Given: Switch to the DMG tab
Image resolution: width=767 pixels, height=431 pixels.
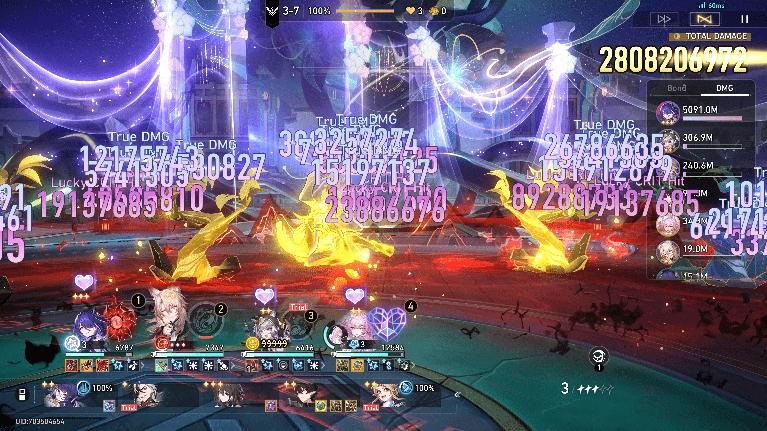Looking at the screenshot, I should coord(725,89).
